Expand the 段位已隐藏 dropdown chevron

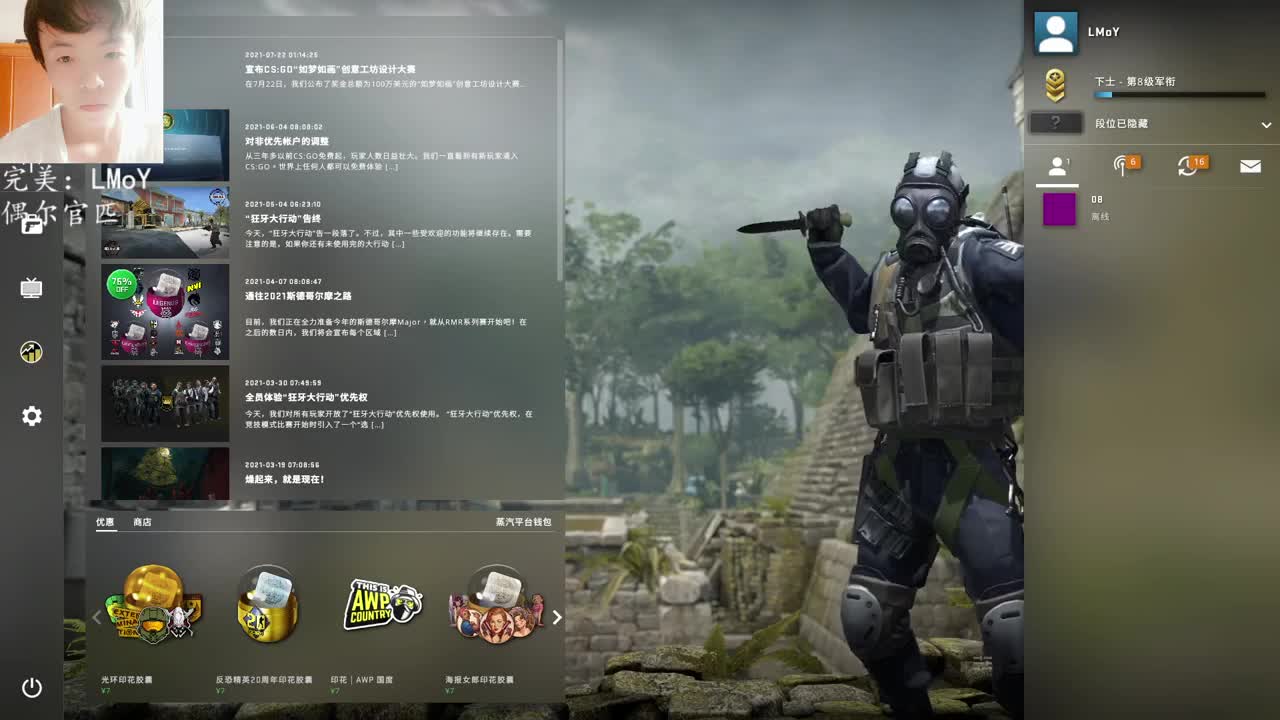[x=1266, y=125]
